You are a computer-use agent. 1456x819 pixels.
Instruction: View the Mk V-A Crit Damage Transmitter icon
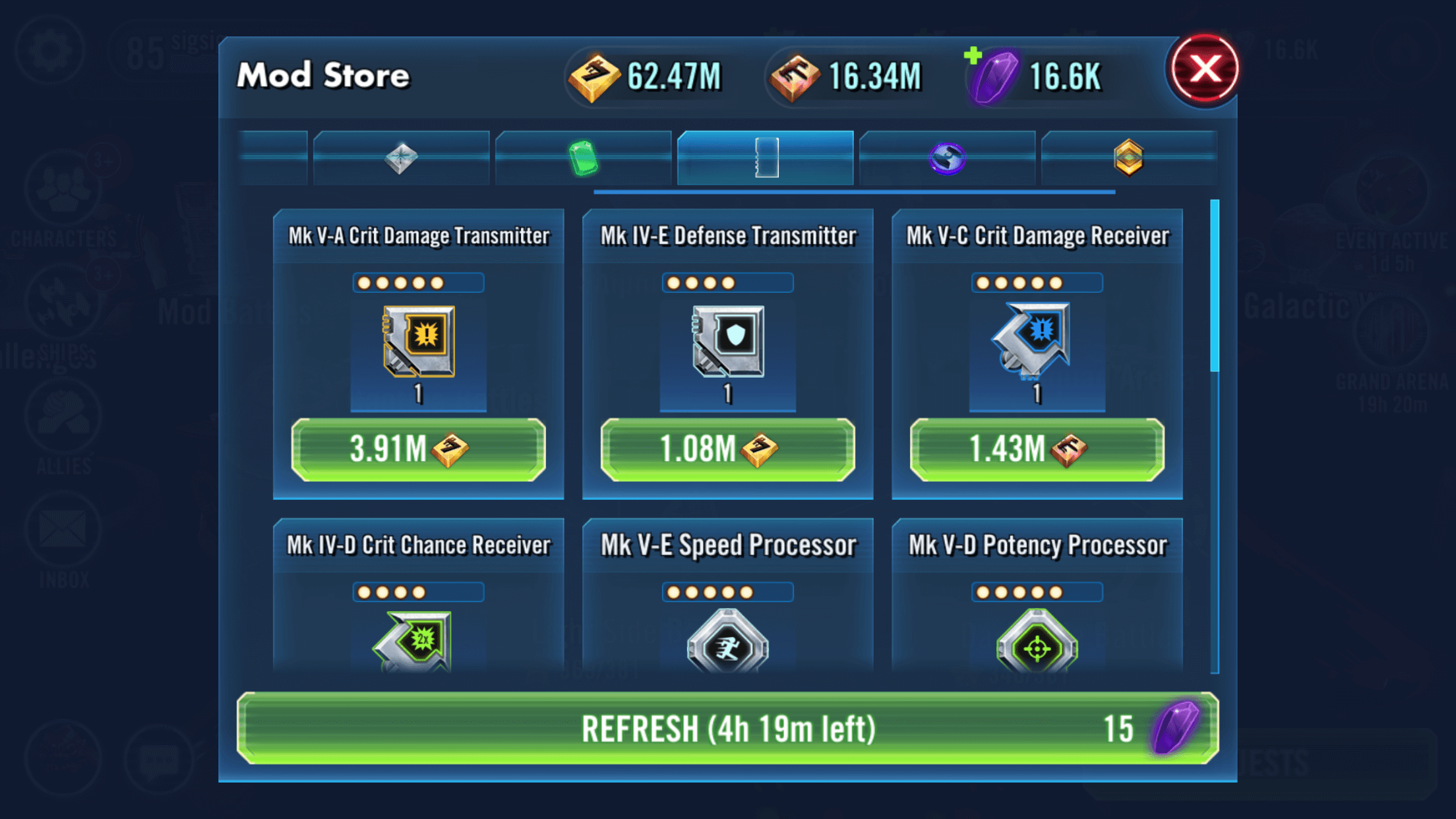coord(419,341)
